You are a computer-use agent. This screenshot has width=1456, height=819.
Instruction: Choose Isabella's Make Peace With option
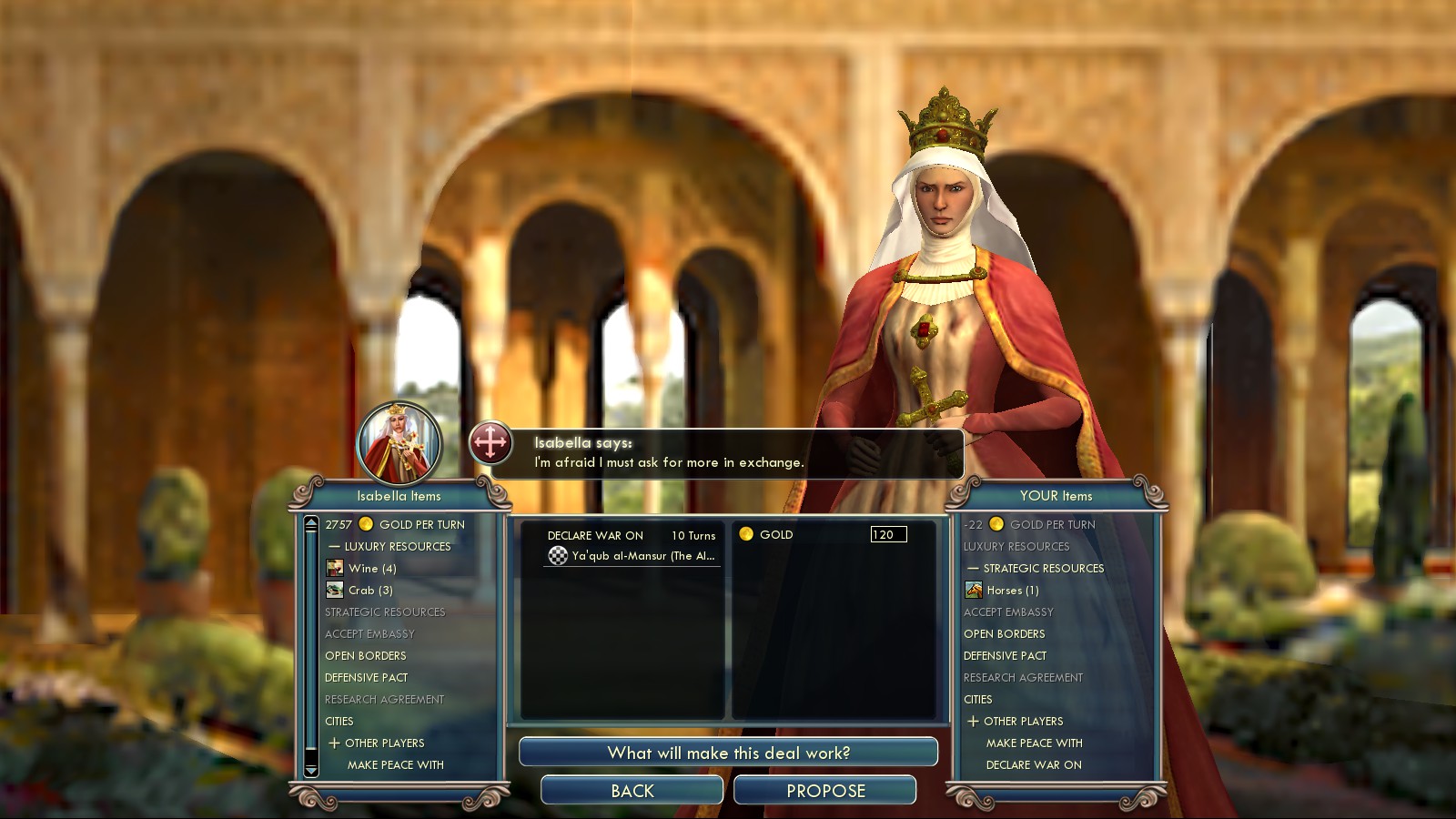coord(395,765)
